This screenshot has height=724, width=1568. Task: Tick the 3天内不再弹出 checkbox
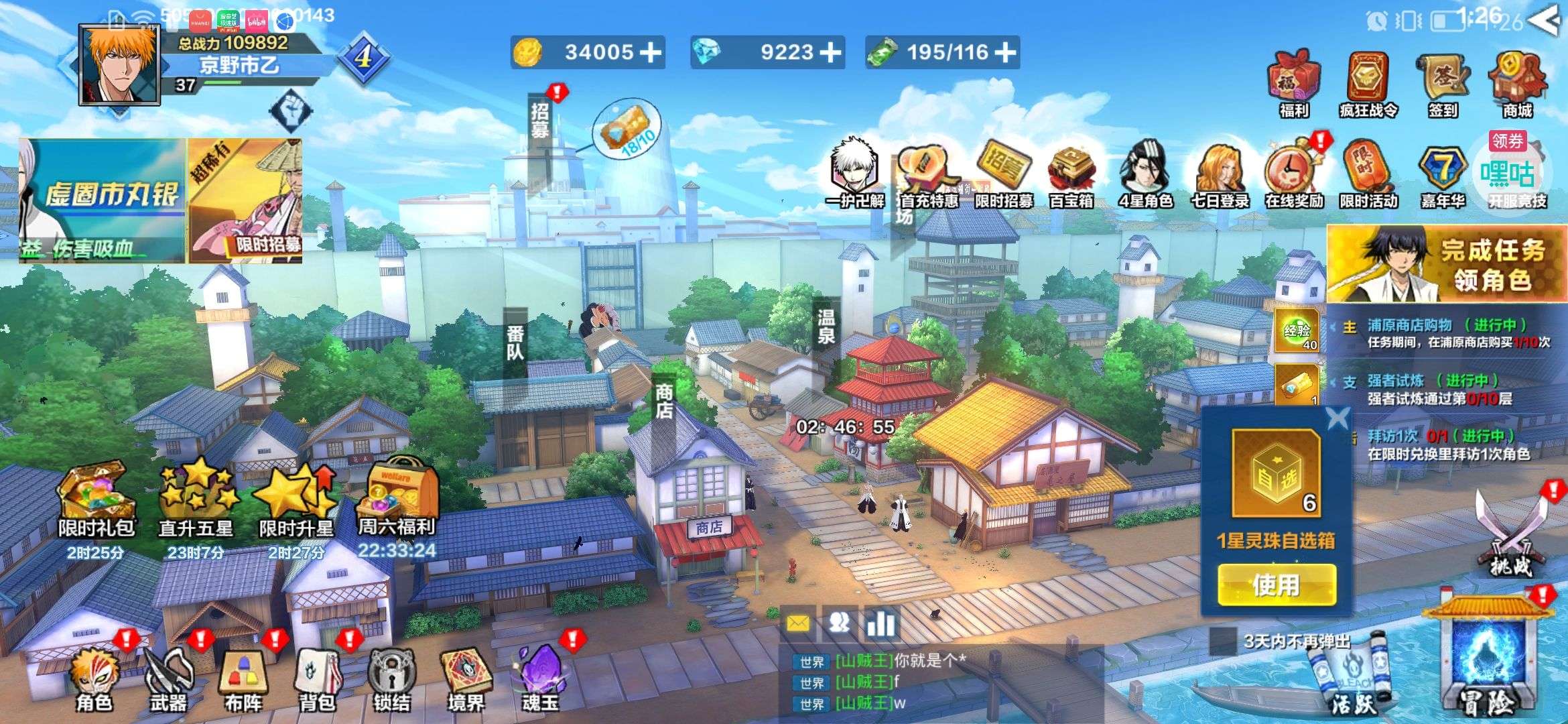coord(1223,641)
